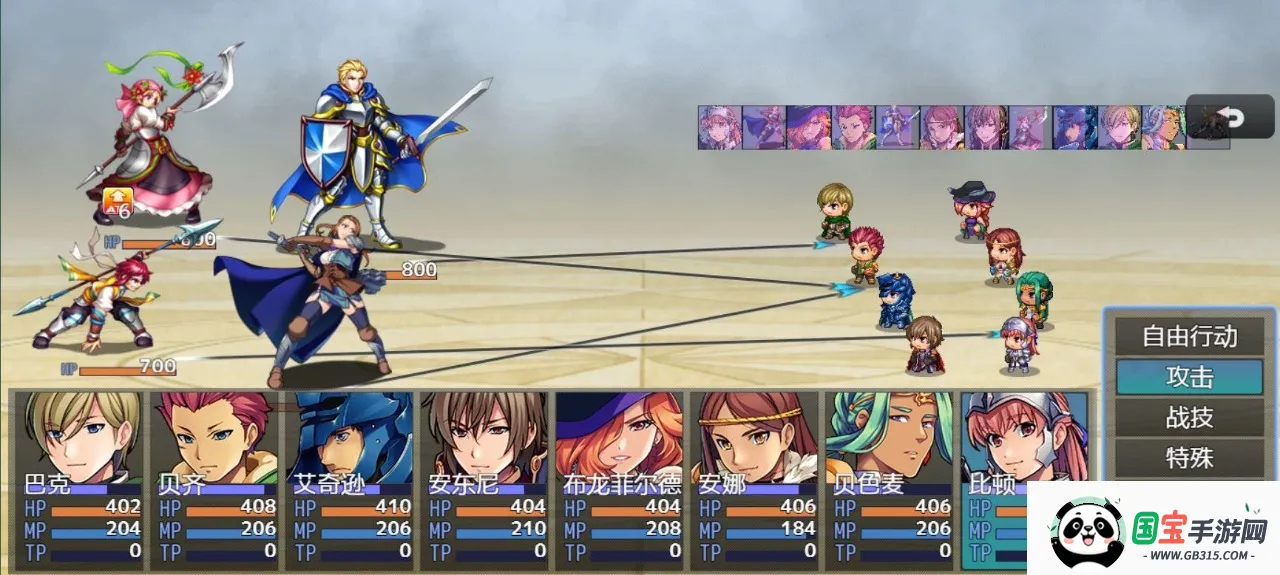Select 贝齐 character status panel
Image resolution: width=1280 pixels, height=575 pixels.
coord(214,480)
